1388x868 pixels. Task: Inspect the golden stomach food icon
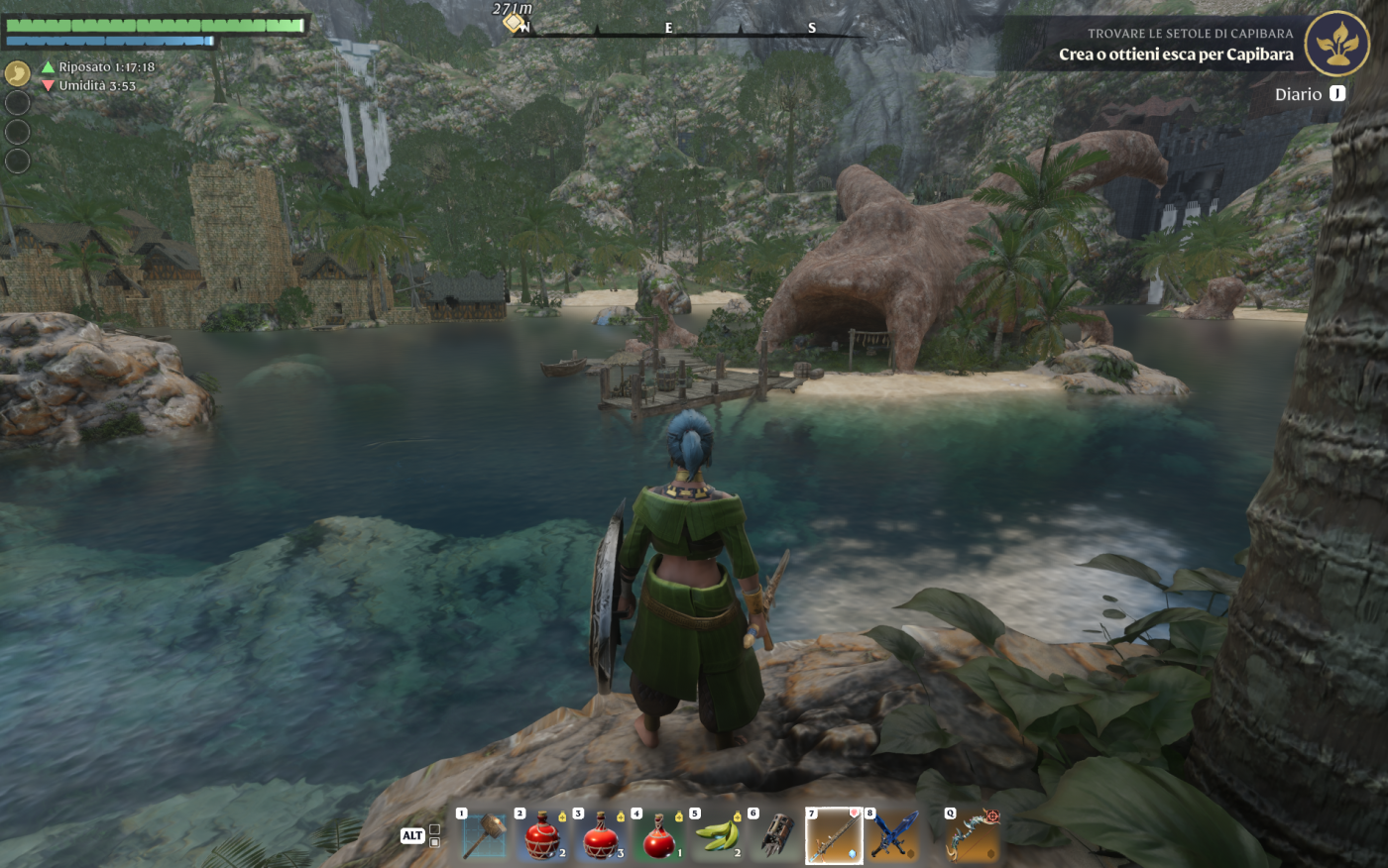pyautogui.click(x=18, y=73)
